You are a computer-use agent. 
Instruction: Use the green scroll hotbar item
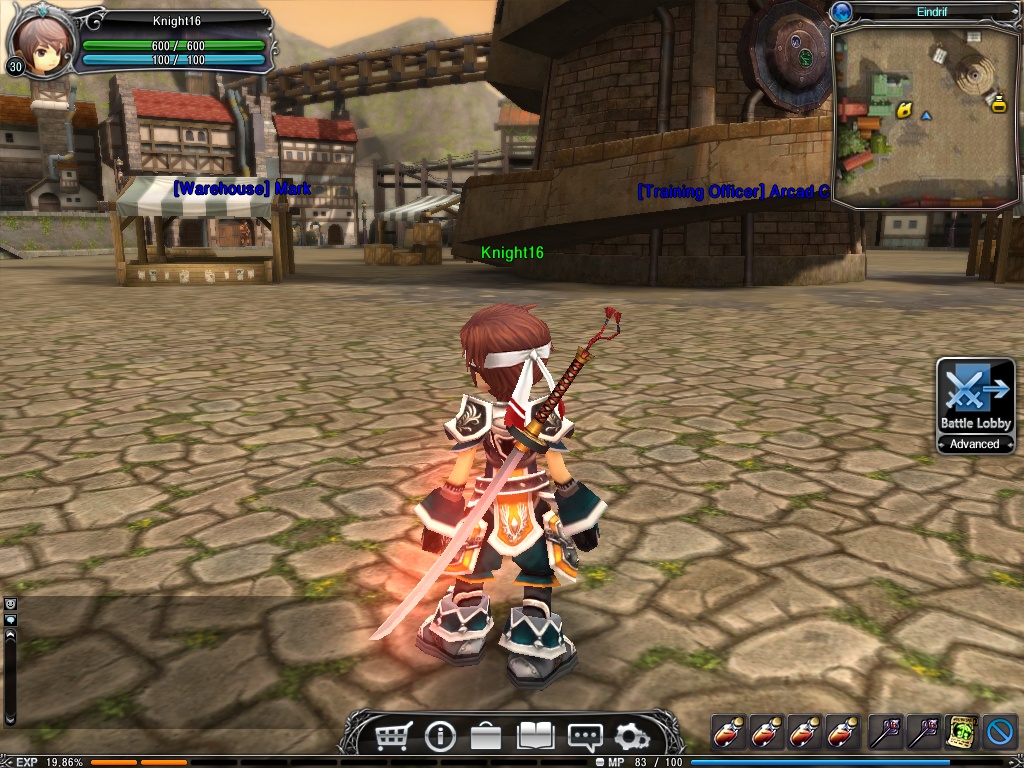tap(962, 732)
